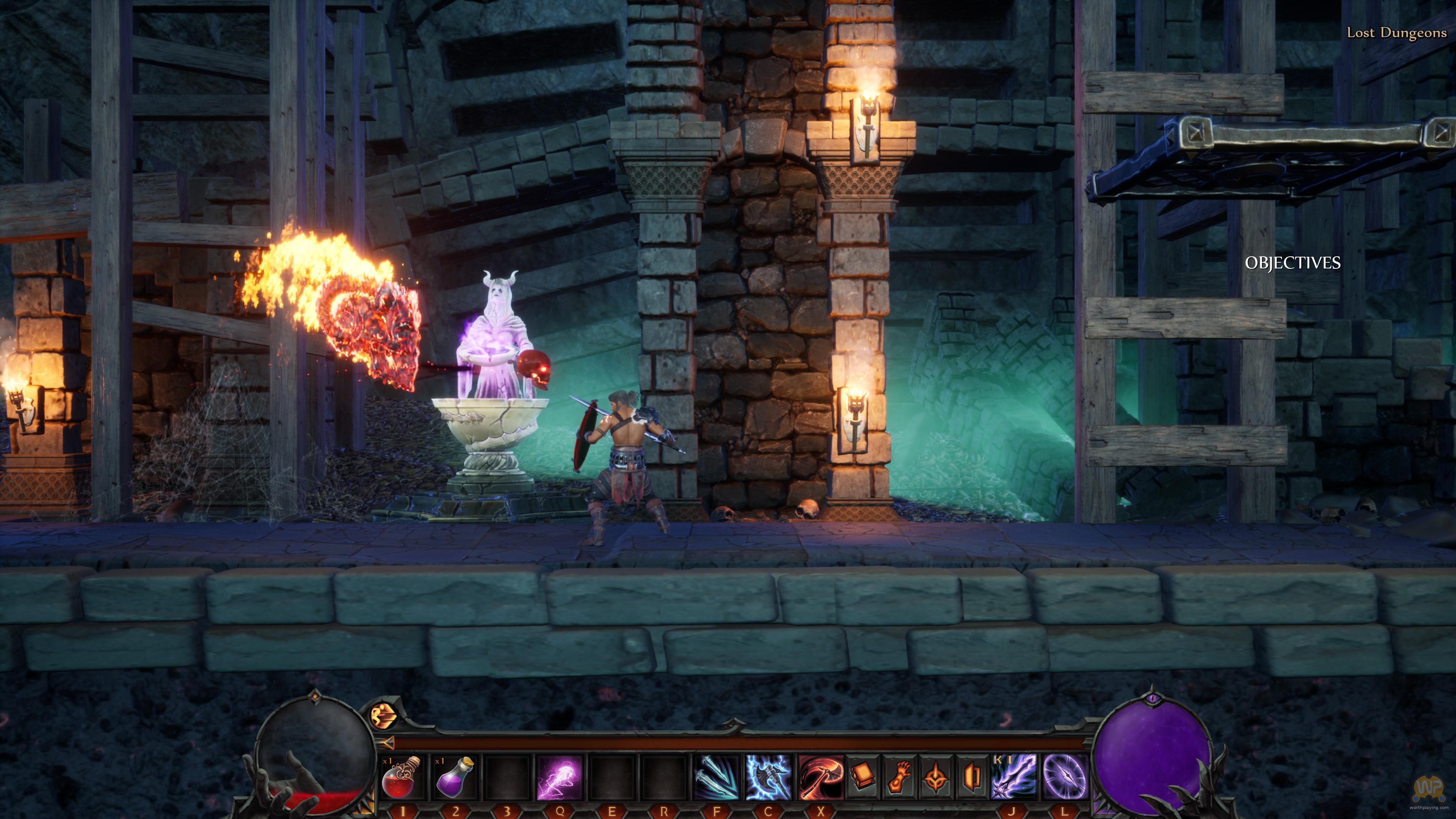1456x819 pixels.
Task: Select the orange door button
Action: tap(971, 778)
